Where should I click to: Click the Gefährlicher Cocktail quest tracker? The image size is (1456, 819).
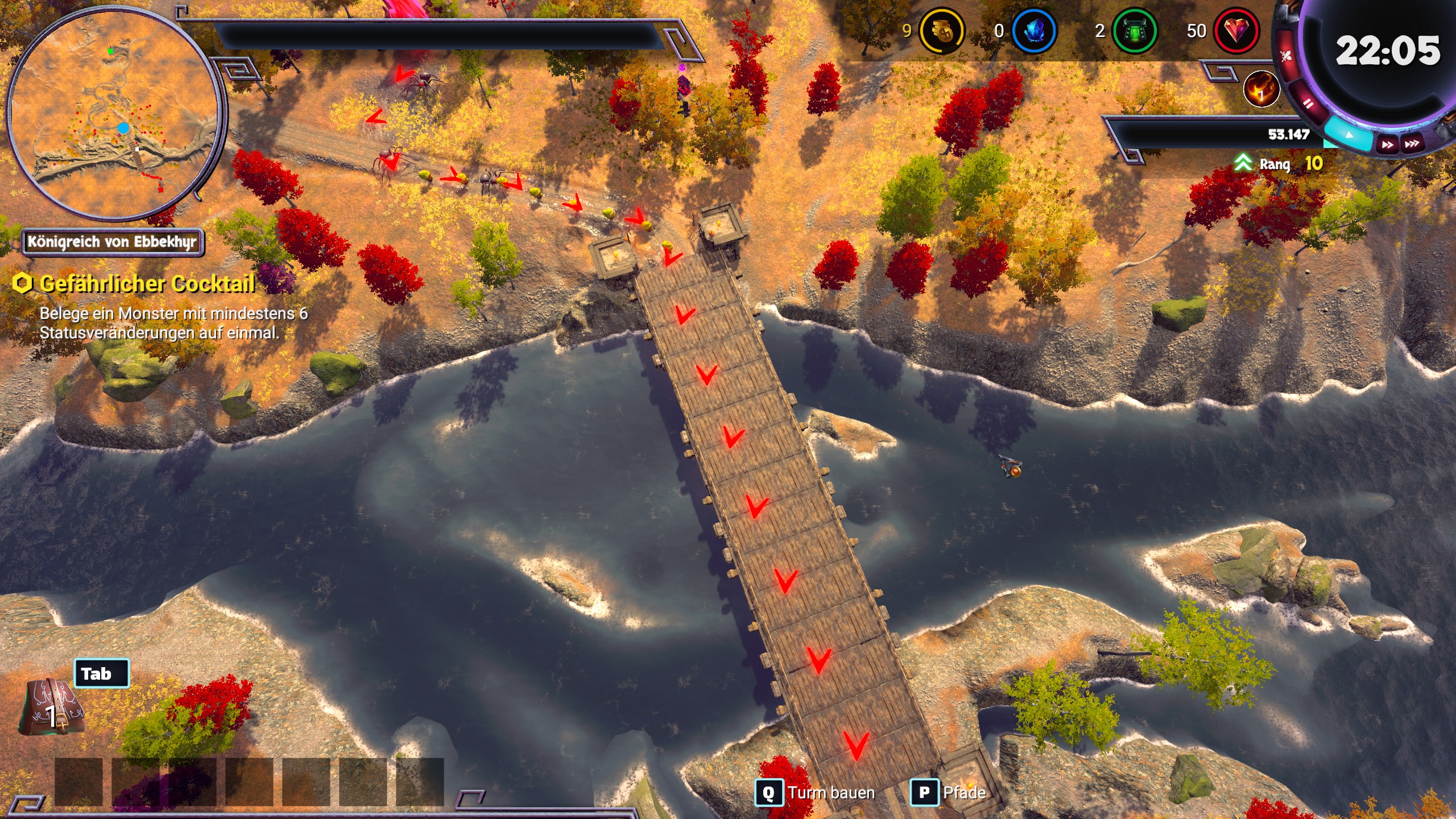147,284
